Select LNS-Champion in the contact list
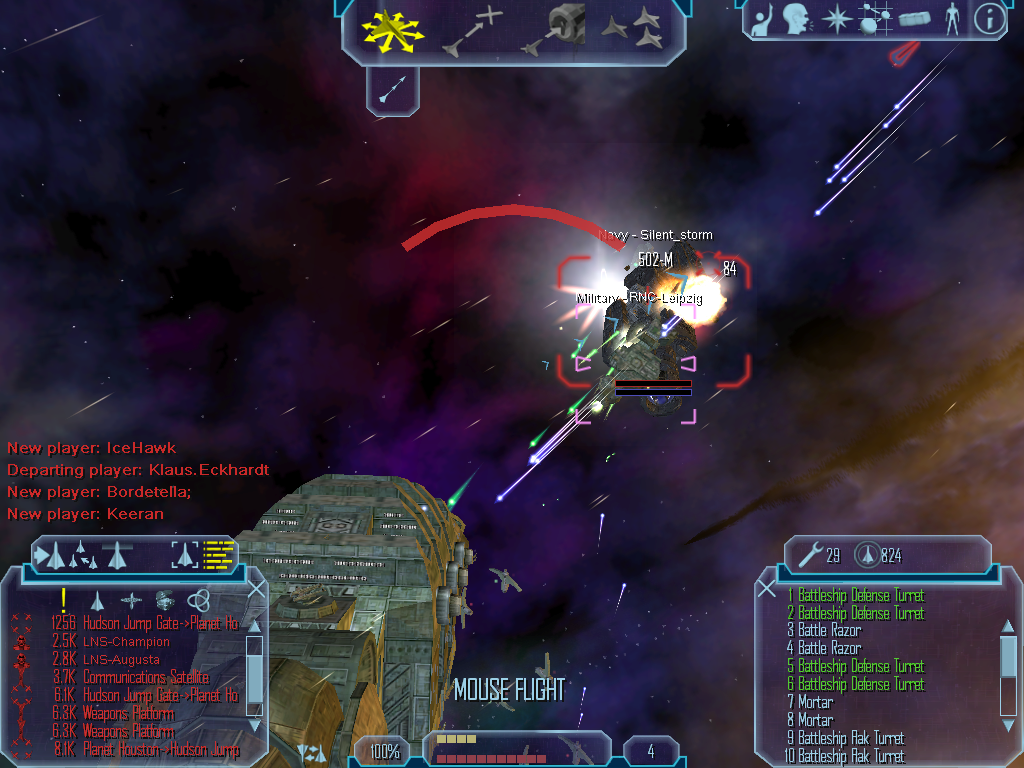 pos(126,642)
